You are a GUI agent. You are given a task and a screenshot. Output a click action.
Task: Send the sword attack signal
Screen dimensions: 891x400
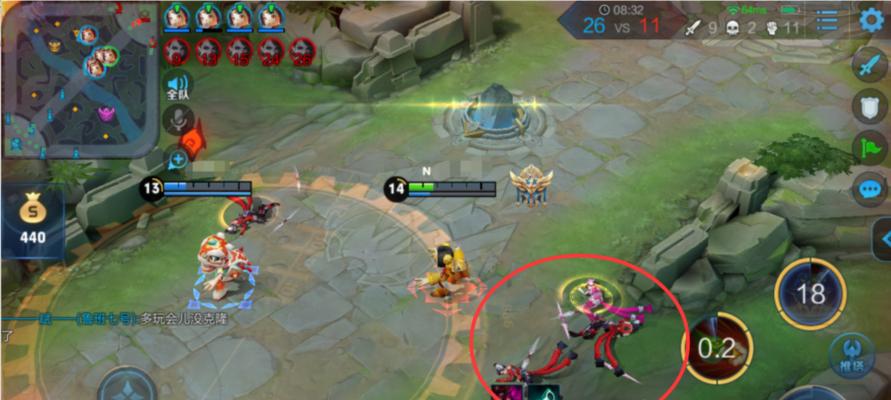868,66
